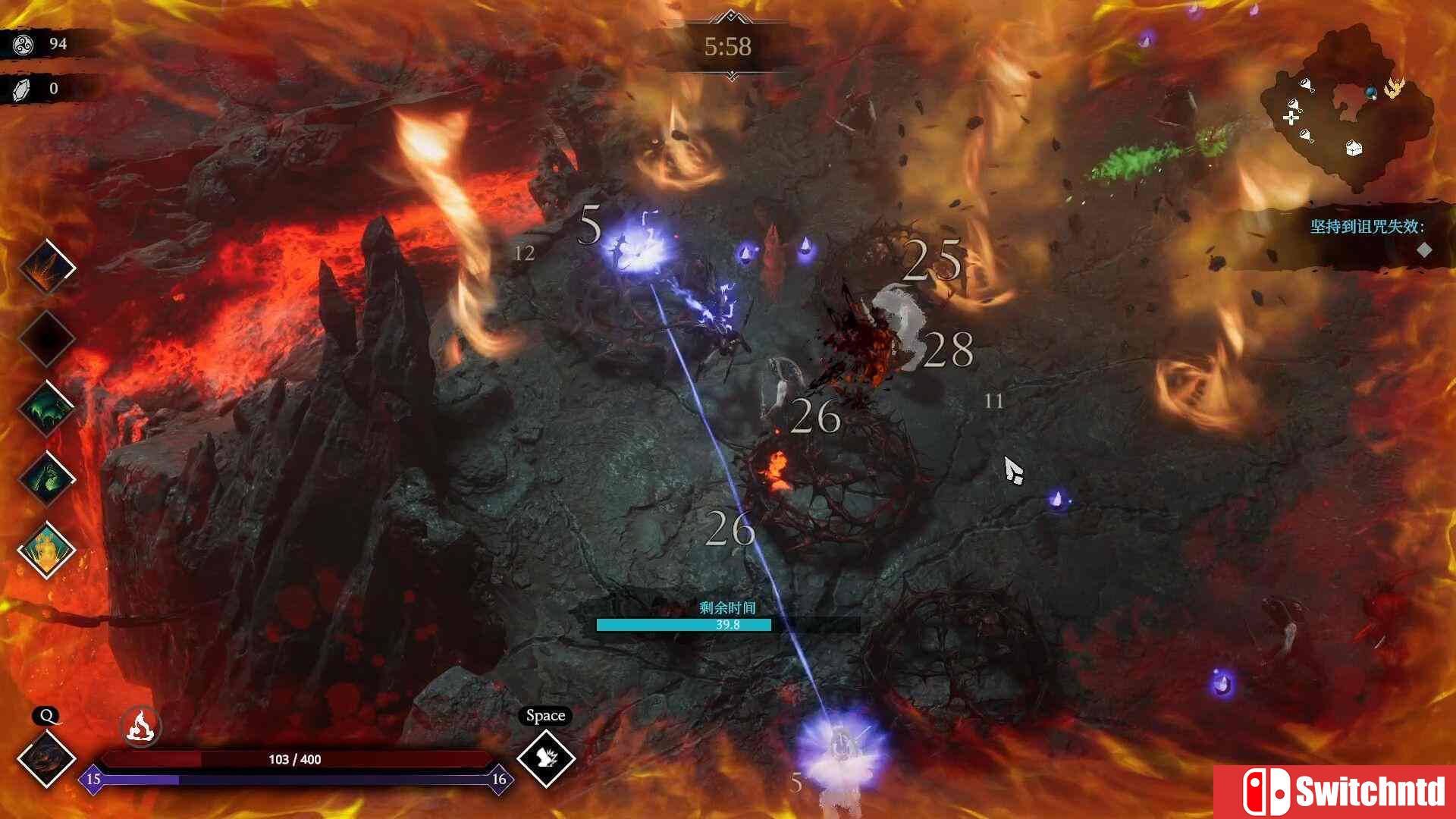Click the chest marker on the minimap

(x=1353, y=149)
